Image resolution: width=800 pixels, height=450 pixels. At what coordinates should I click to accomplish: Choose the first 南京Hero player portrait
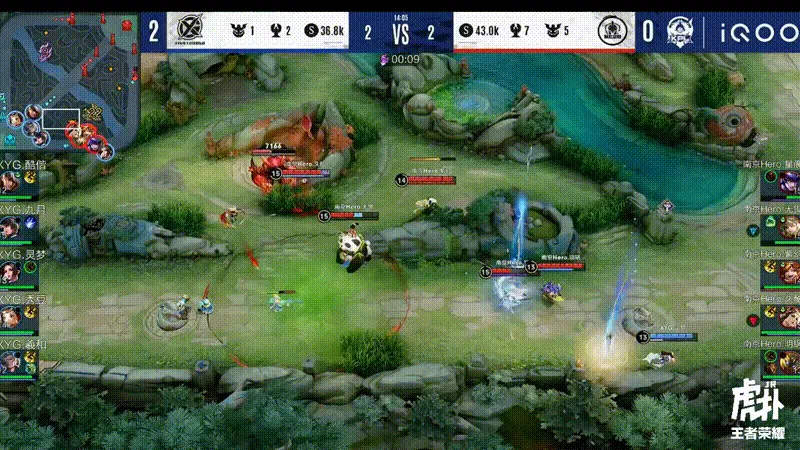pos(786,182)
